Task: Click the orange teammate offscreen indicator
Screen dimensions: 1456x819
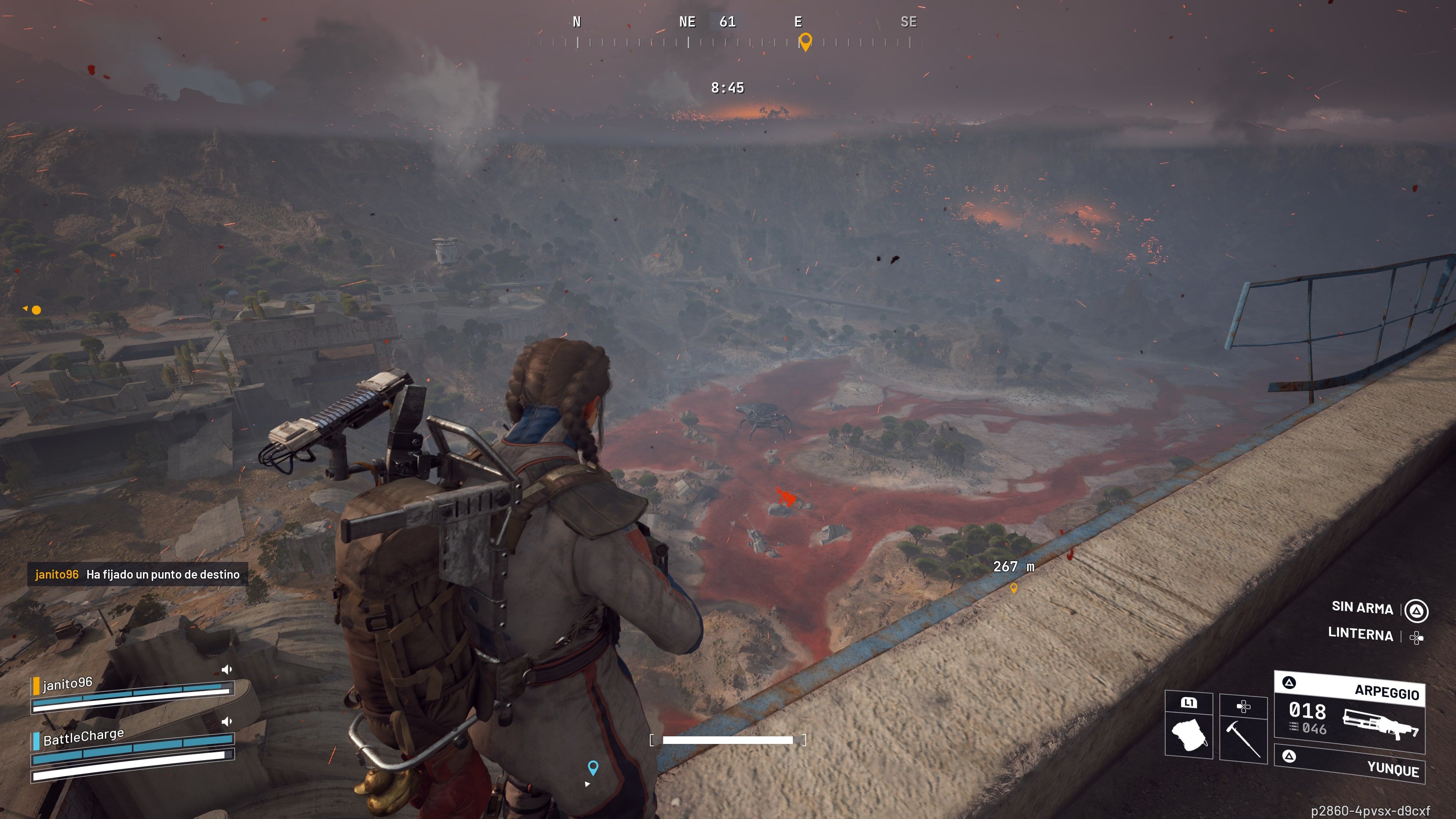Action: pos(36,310)
